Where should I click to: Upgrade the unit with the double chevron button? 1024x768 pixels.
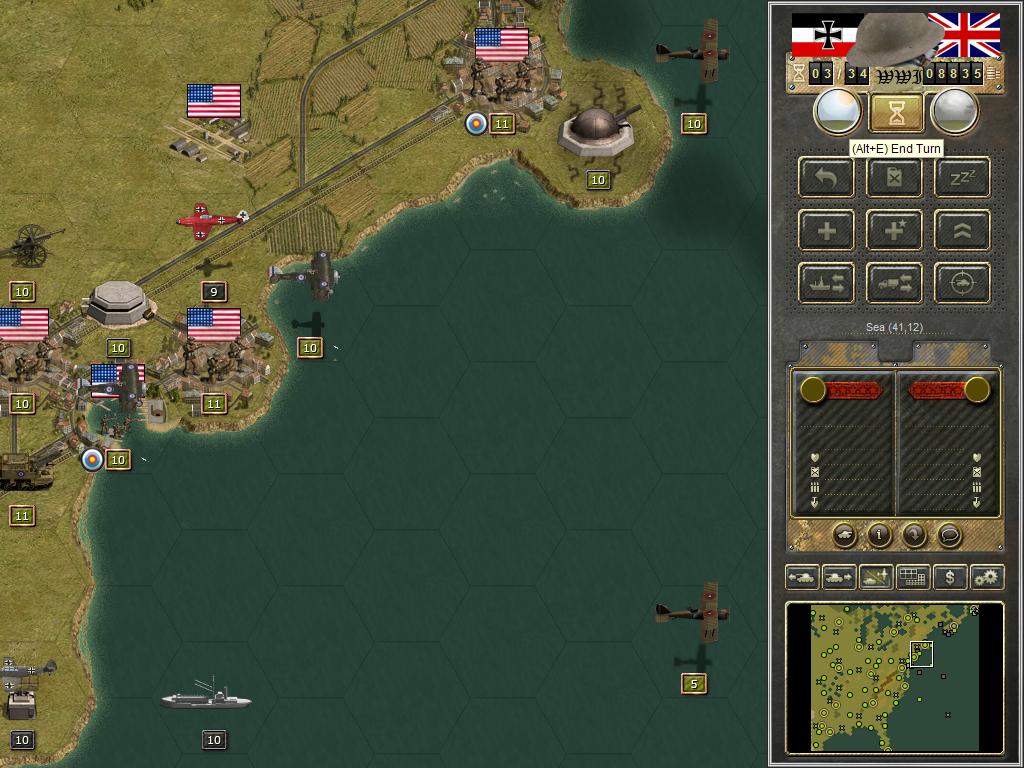963,231
